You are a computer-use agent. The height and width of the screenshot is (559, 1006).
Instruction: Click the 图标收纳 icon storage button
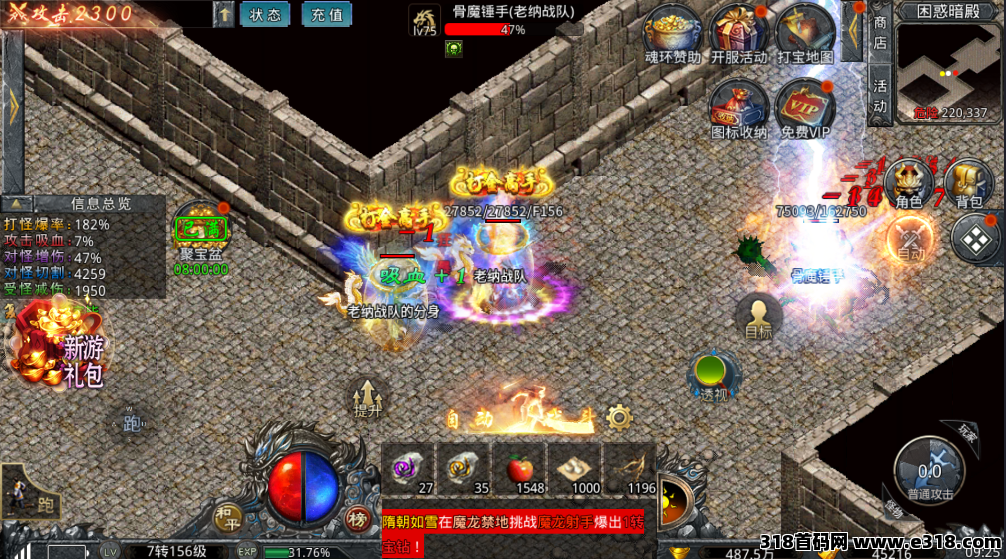click(x=739, y=108)
